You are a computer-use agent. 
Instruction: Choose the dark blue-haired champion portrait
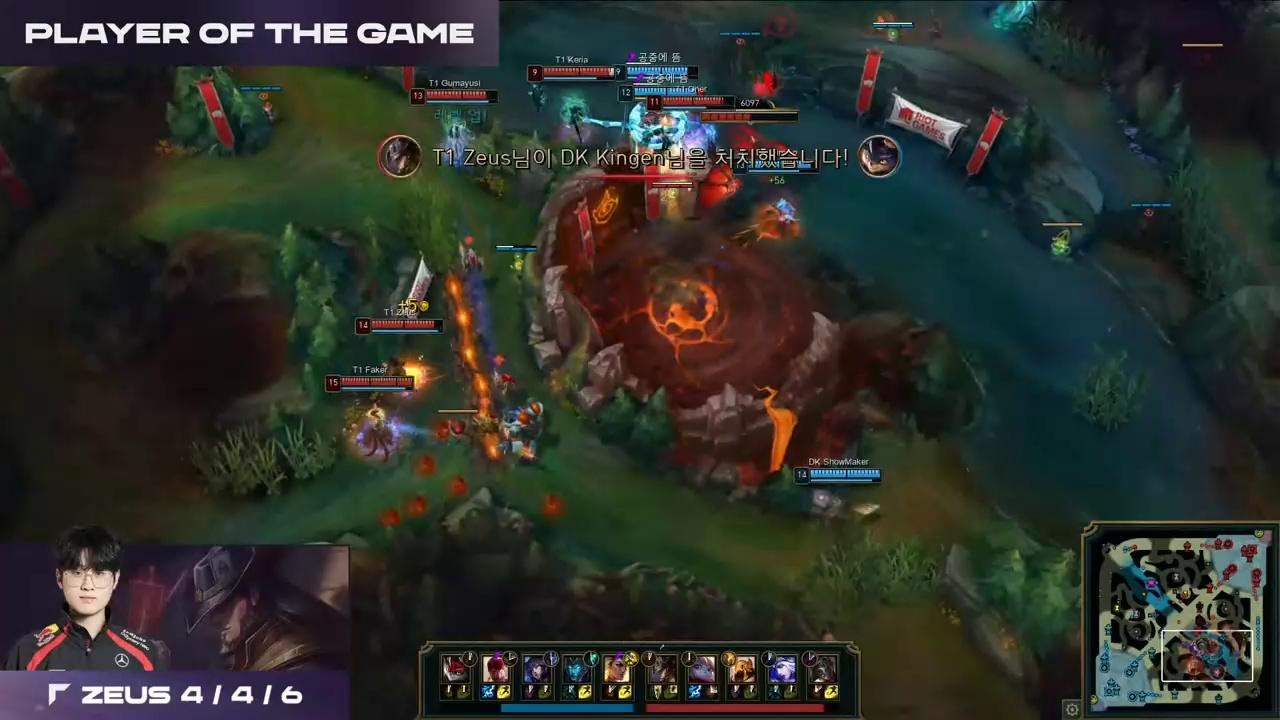click(536, 668)
